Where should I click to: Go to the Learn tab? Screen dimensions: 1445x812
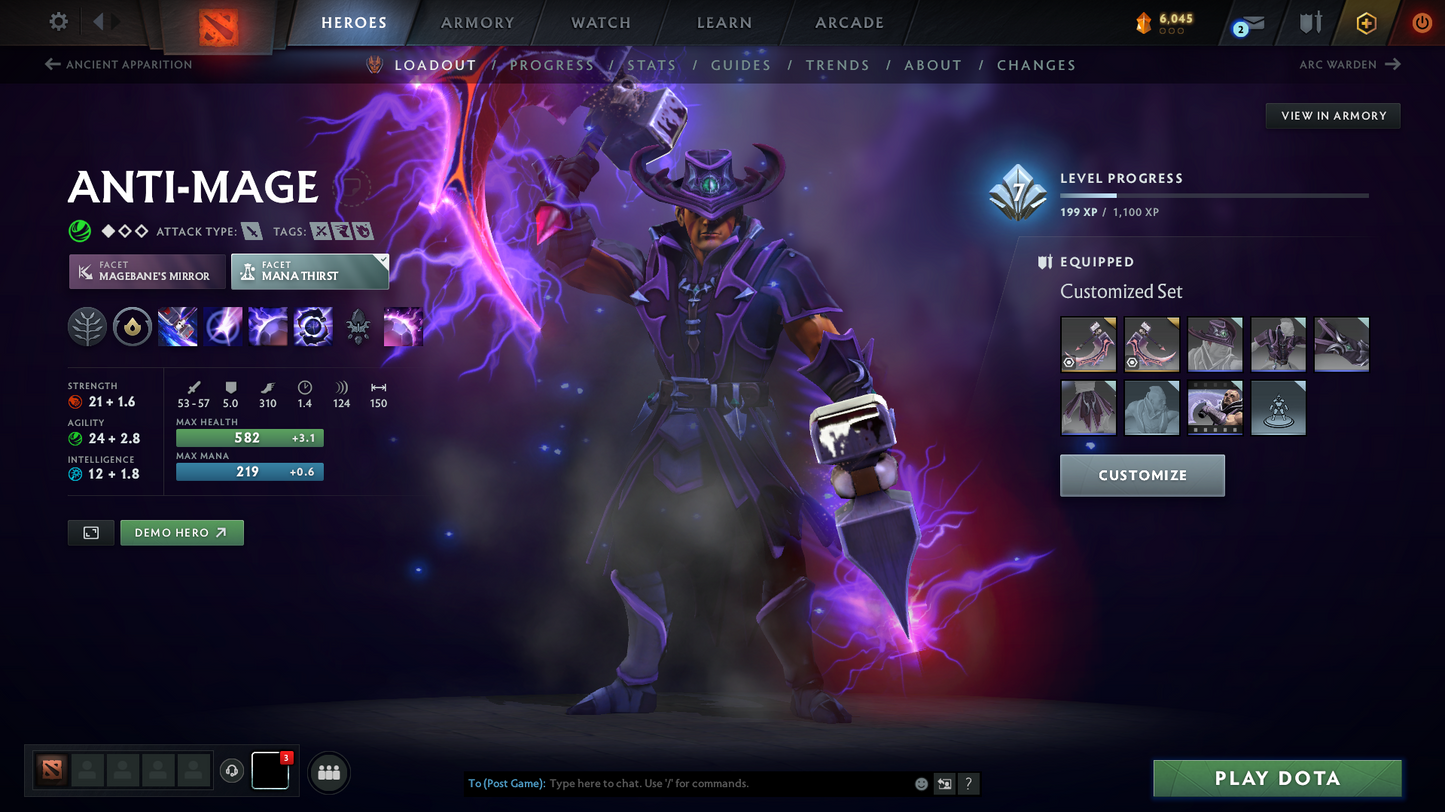[724, 22]
